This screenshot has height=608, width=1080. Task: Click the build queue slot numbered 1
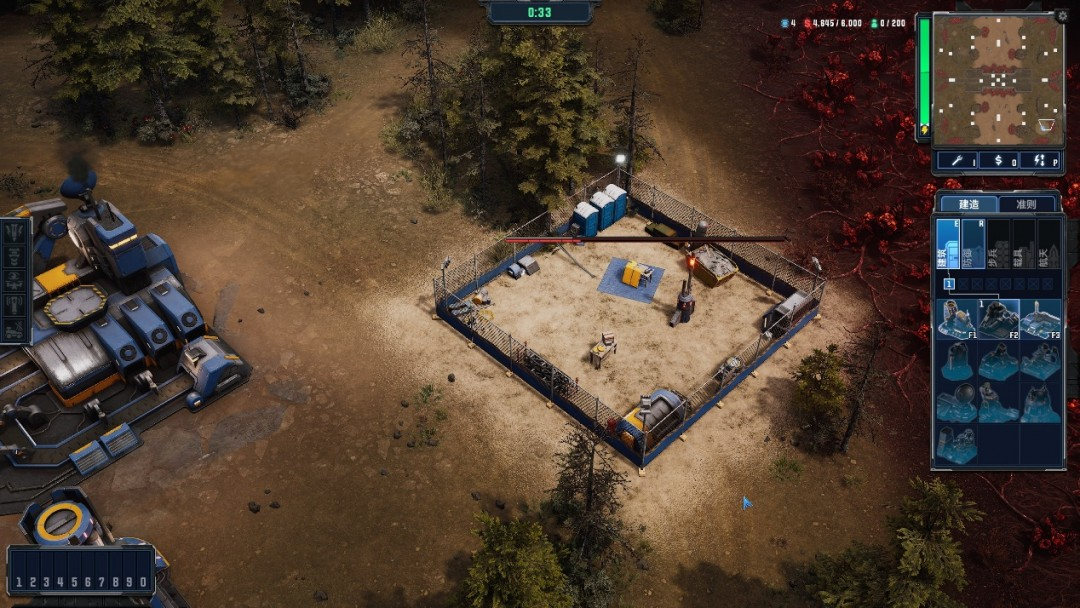(948, 284)
